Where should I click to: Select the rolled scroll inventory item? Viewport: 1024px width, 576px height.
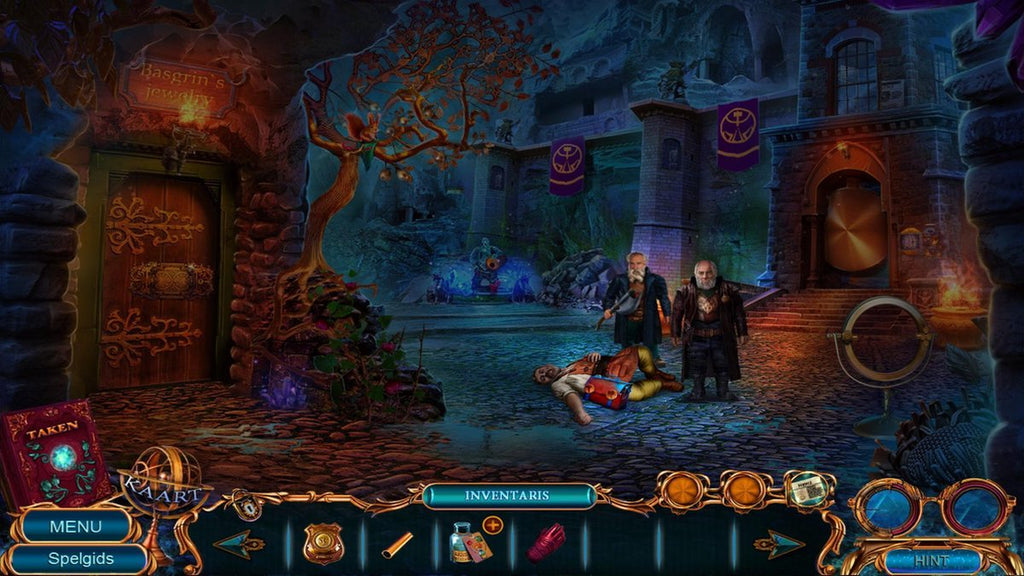(397, 544)
